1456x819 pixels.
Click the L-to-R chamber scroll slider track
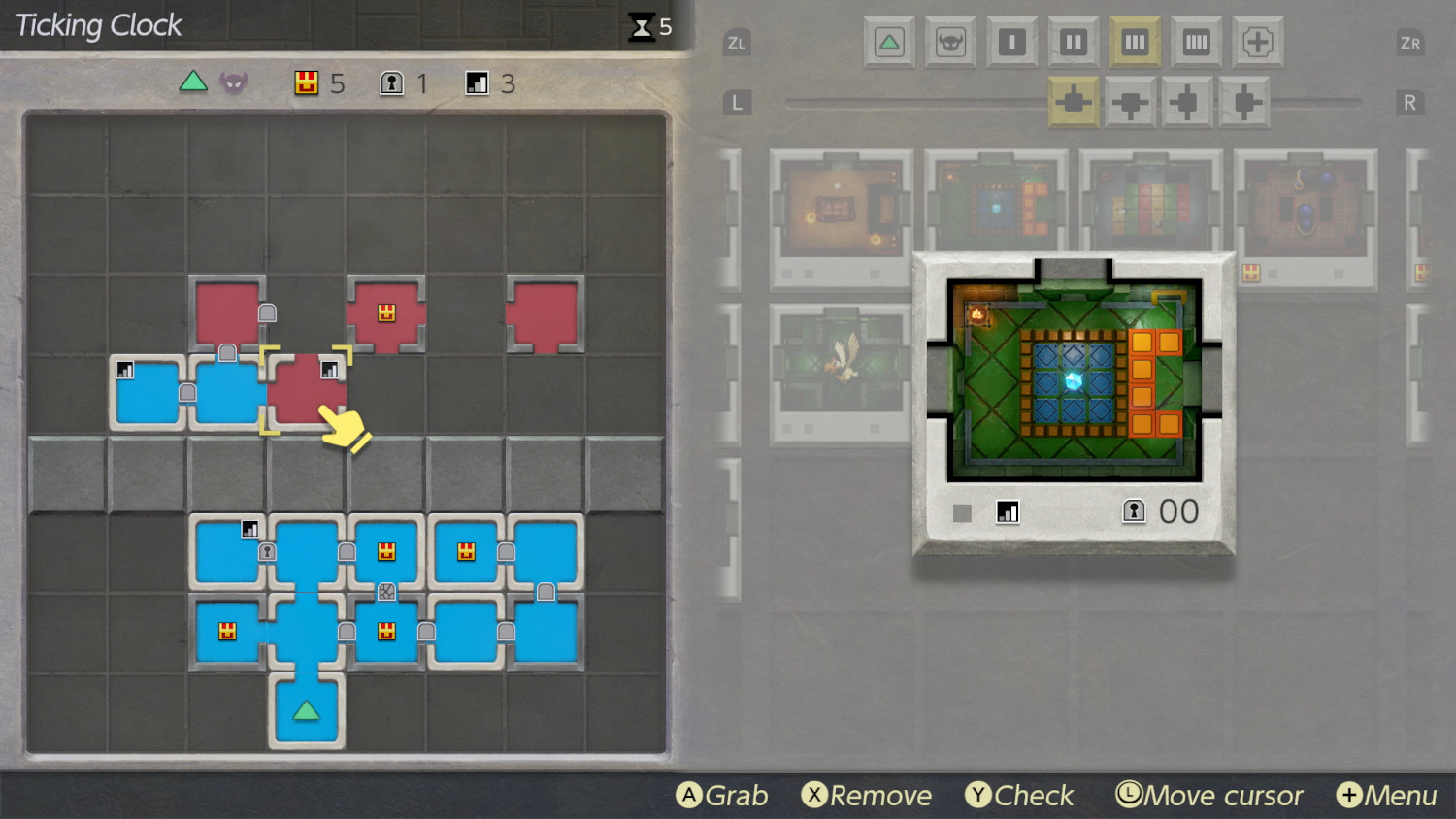(x=922, y=101)
